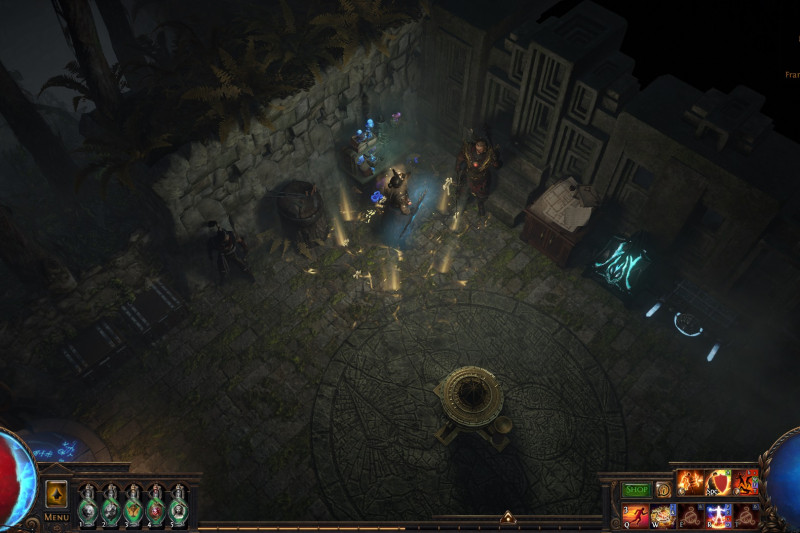Open the Menu with the gold arrow button

(x=56, y=494)
